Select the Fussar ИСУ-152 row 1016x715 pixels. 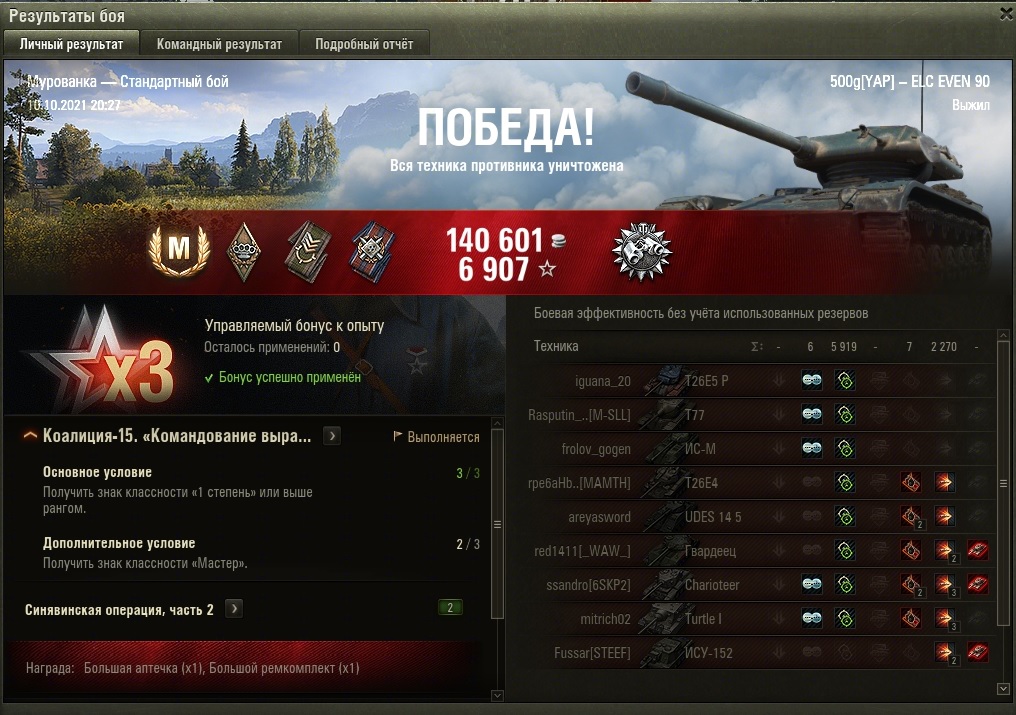tap(700, 653)
